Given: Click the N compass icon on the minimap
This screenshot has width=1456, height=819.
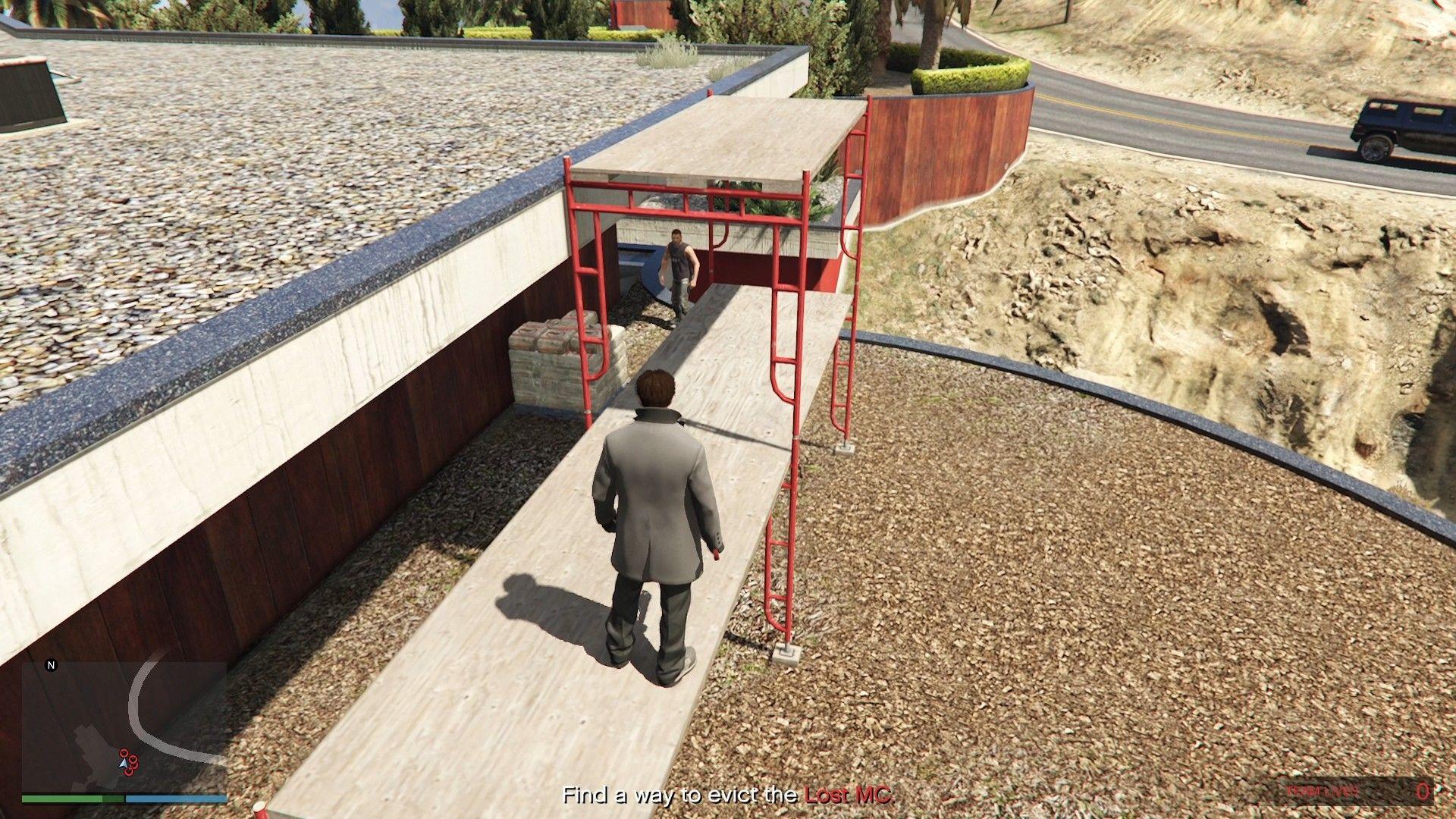Looking at the screenshot, I should pyautogui.click(x=51, y=665).
